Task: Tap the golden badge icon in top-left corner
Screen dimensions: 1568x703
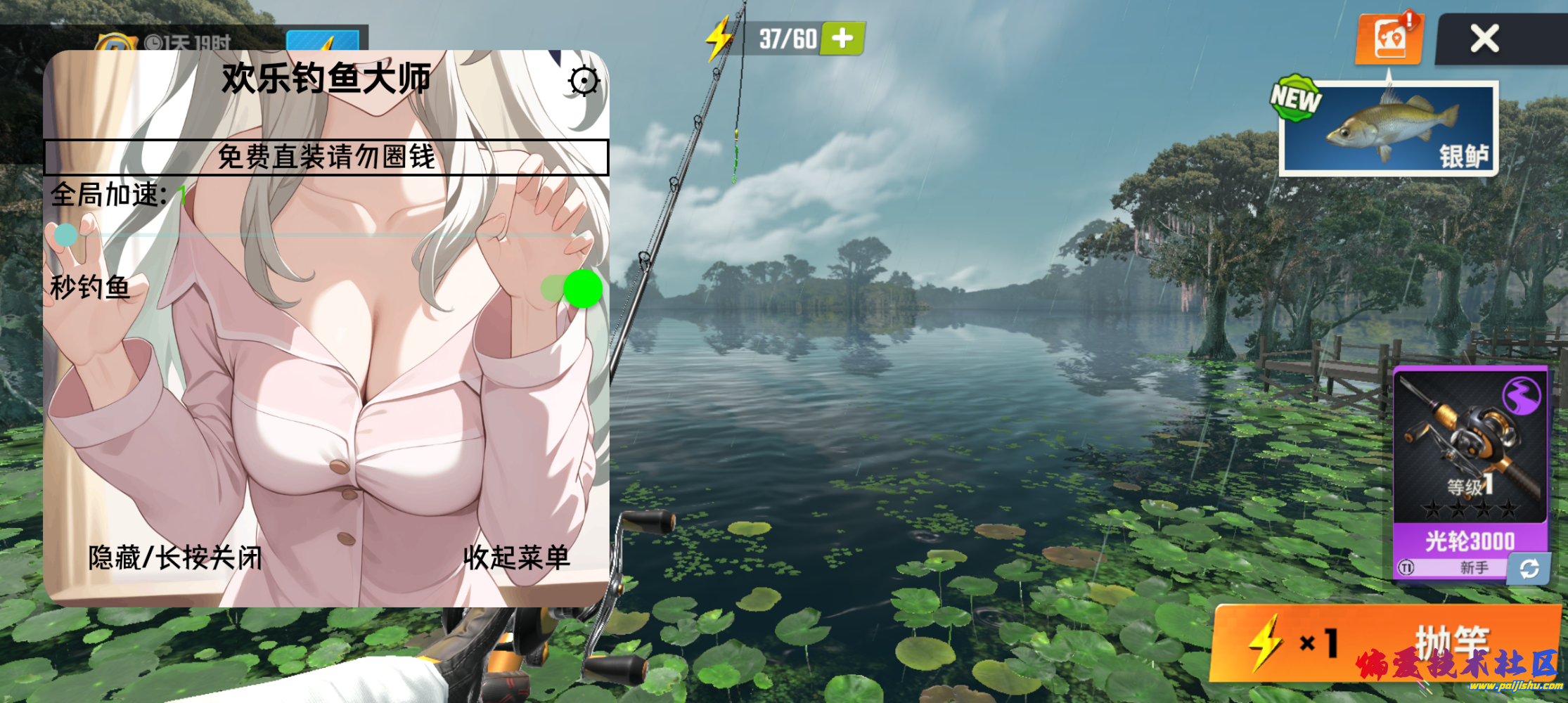Action: pos(117,40)
